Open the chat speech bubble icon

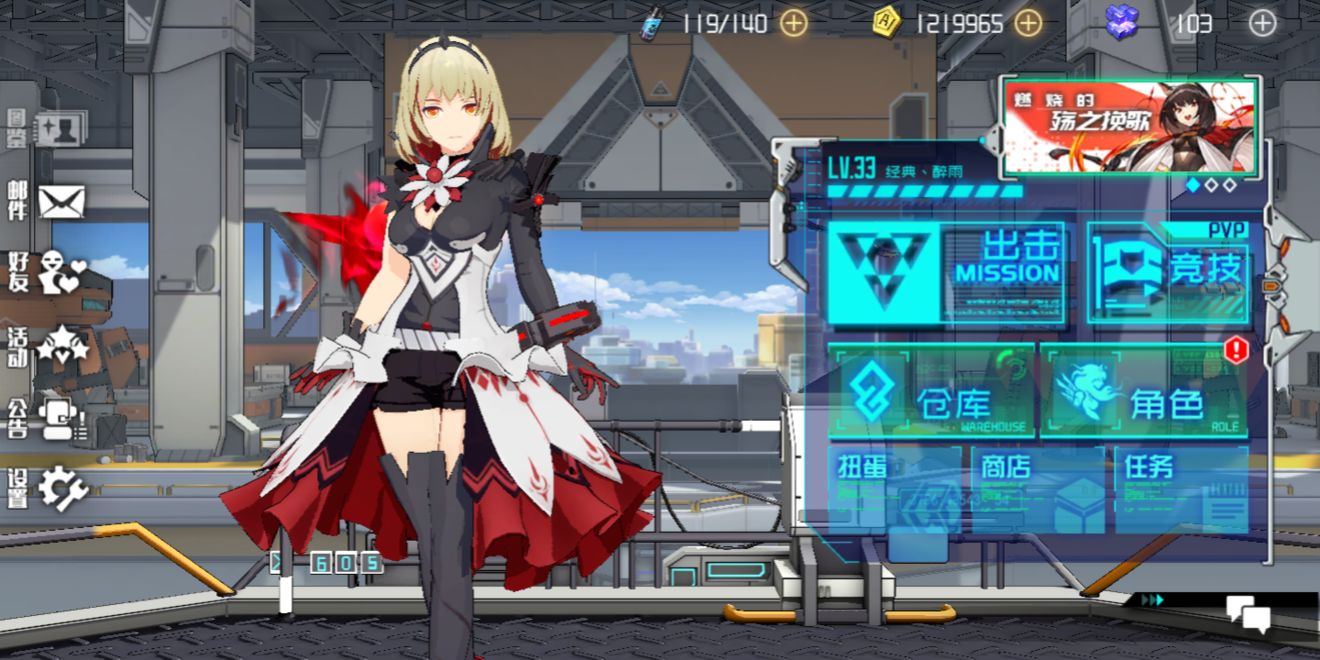[x=1247, y=613]
